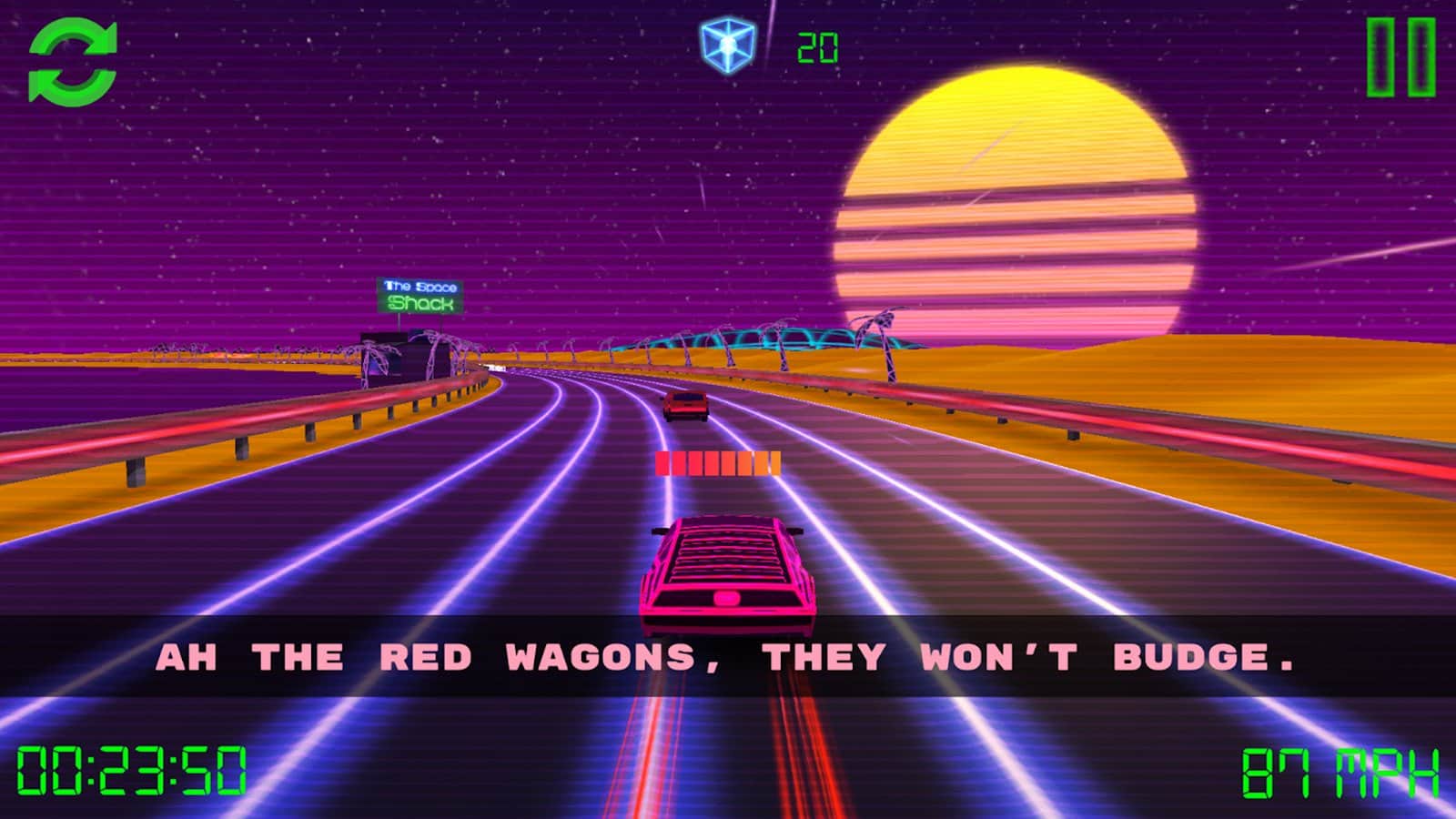Click the orange health bar above the car
Screen dimensions: 1456x819
click(719, 463)
